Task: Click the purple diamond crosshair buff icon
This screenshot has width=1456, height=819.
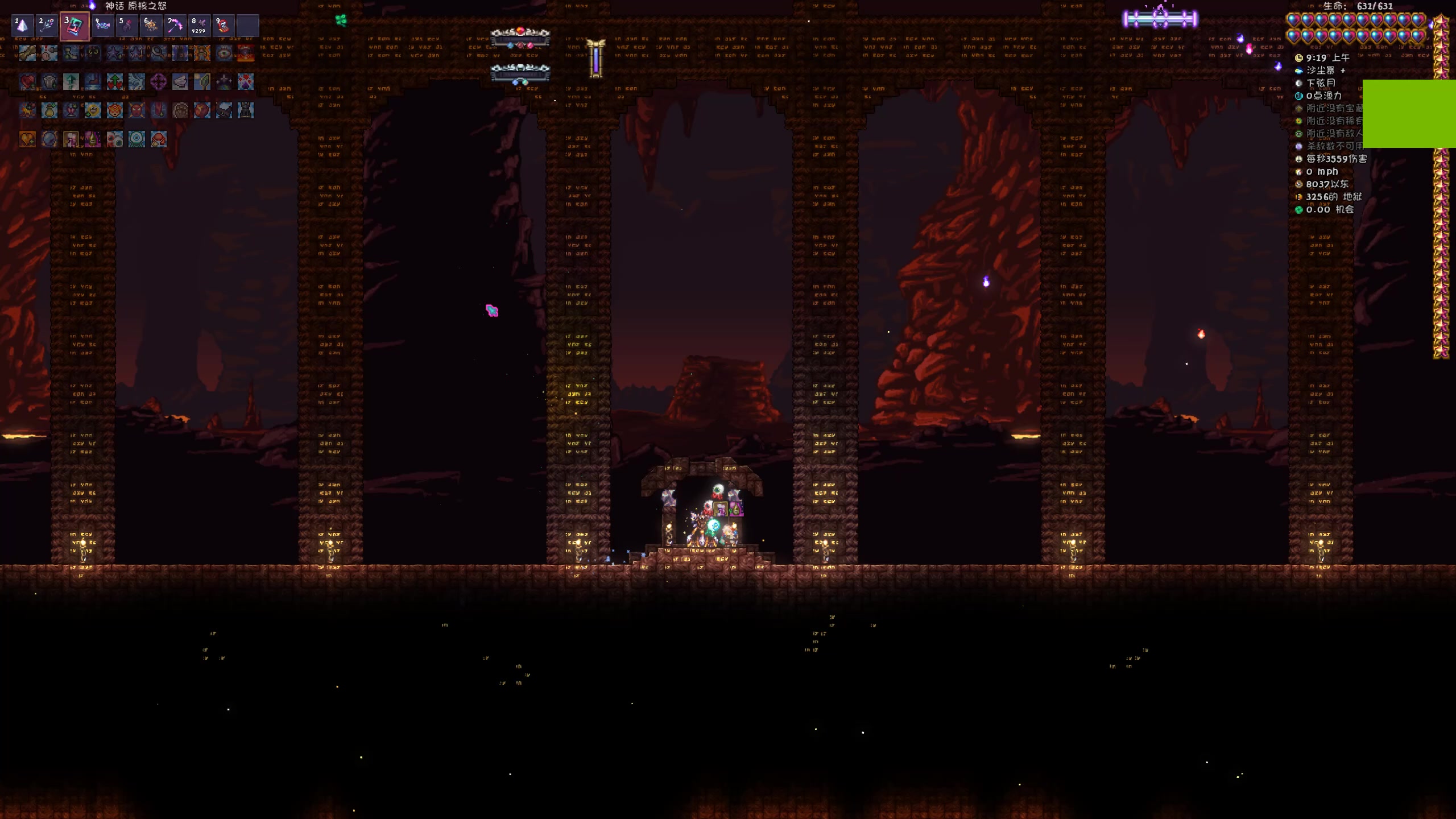Action: (158, 82)
